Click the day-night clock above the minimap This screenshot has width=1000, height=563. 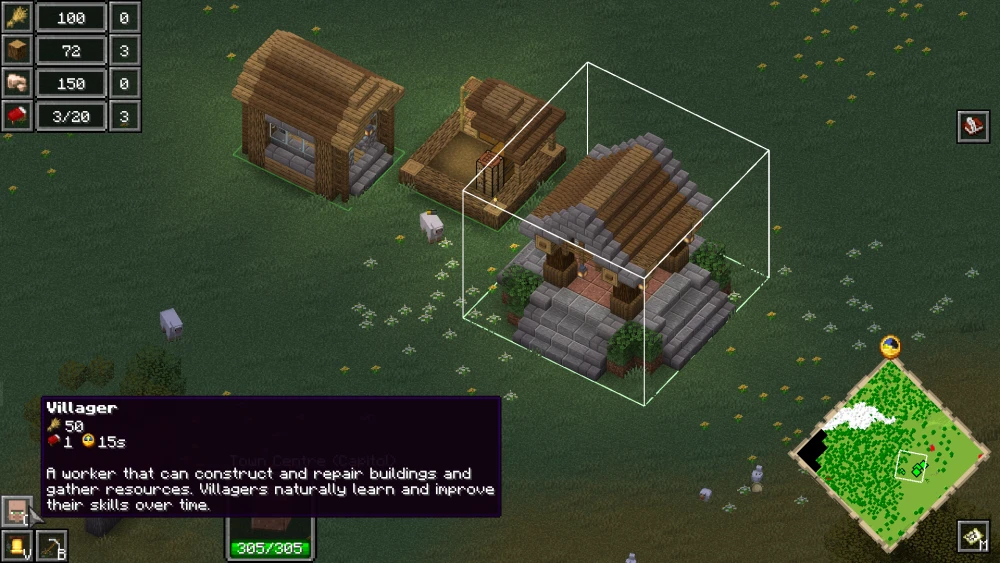(x=890, y=347)
